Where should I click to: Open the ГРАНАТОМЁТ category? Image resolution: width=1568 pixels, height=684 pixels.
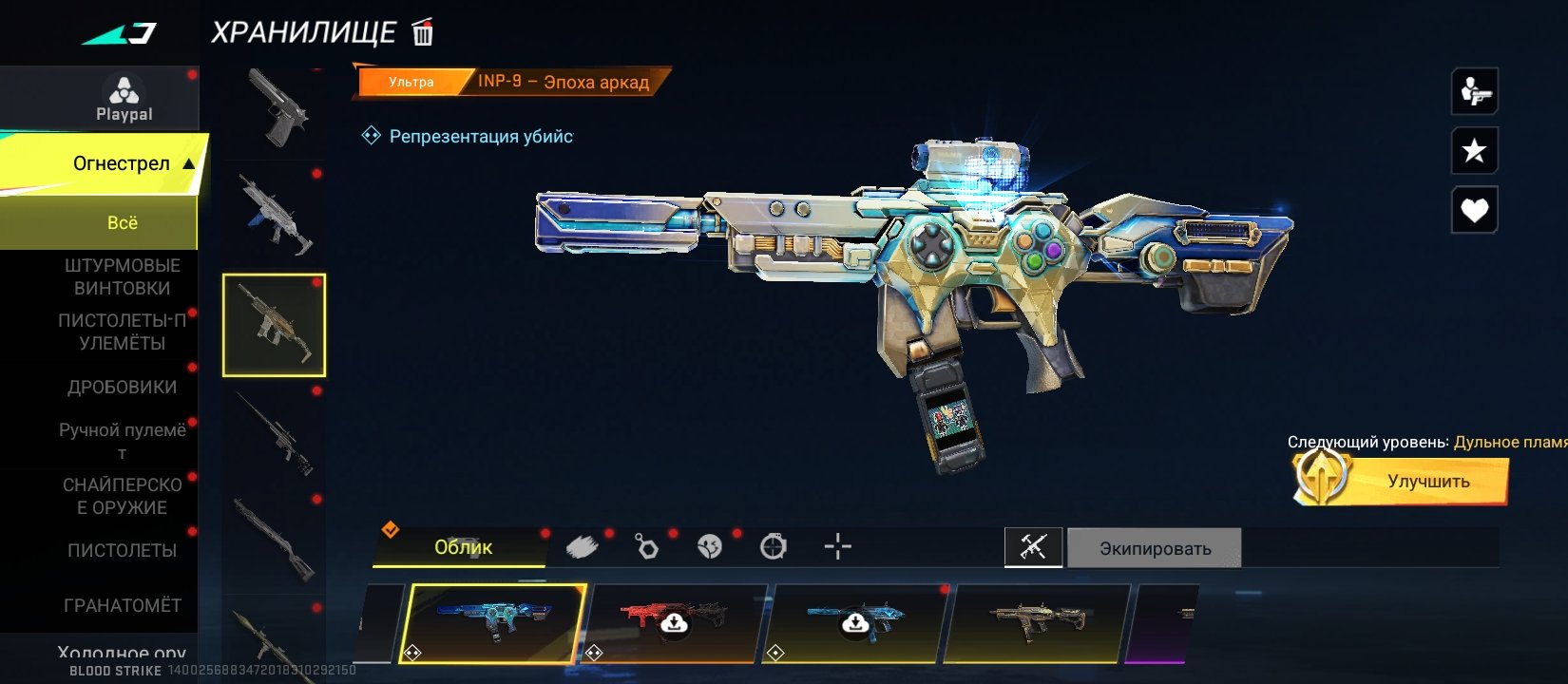pos(122,605)
